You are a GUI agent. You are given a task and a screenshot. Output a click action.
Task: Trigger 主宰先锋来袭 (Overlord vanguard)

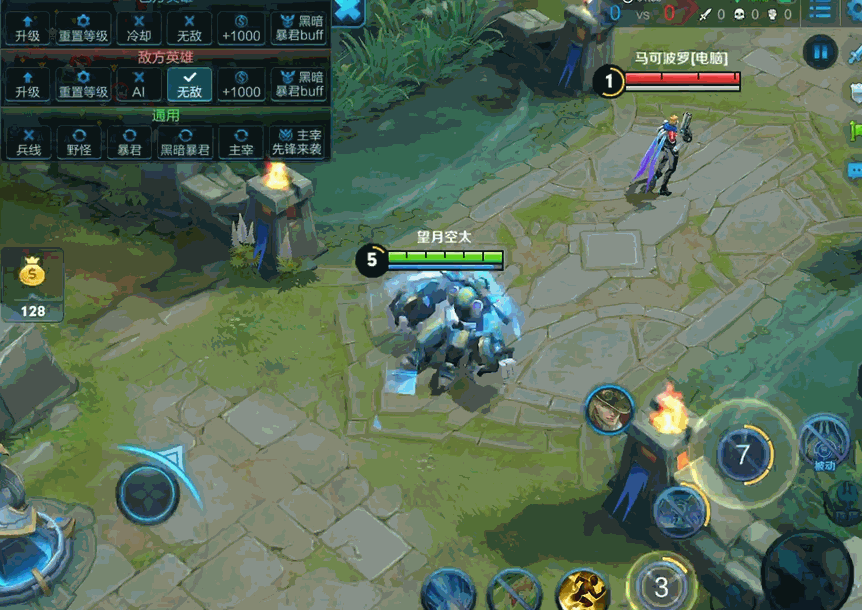[297, 142]
